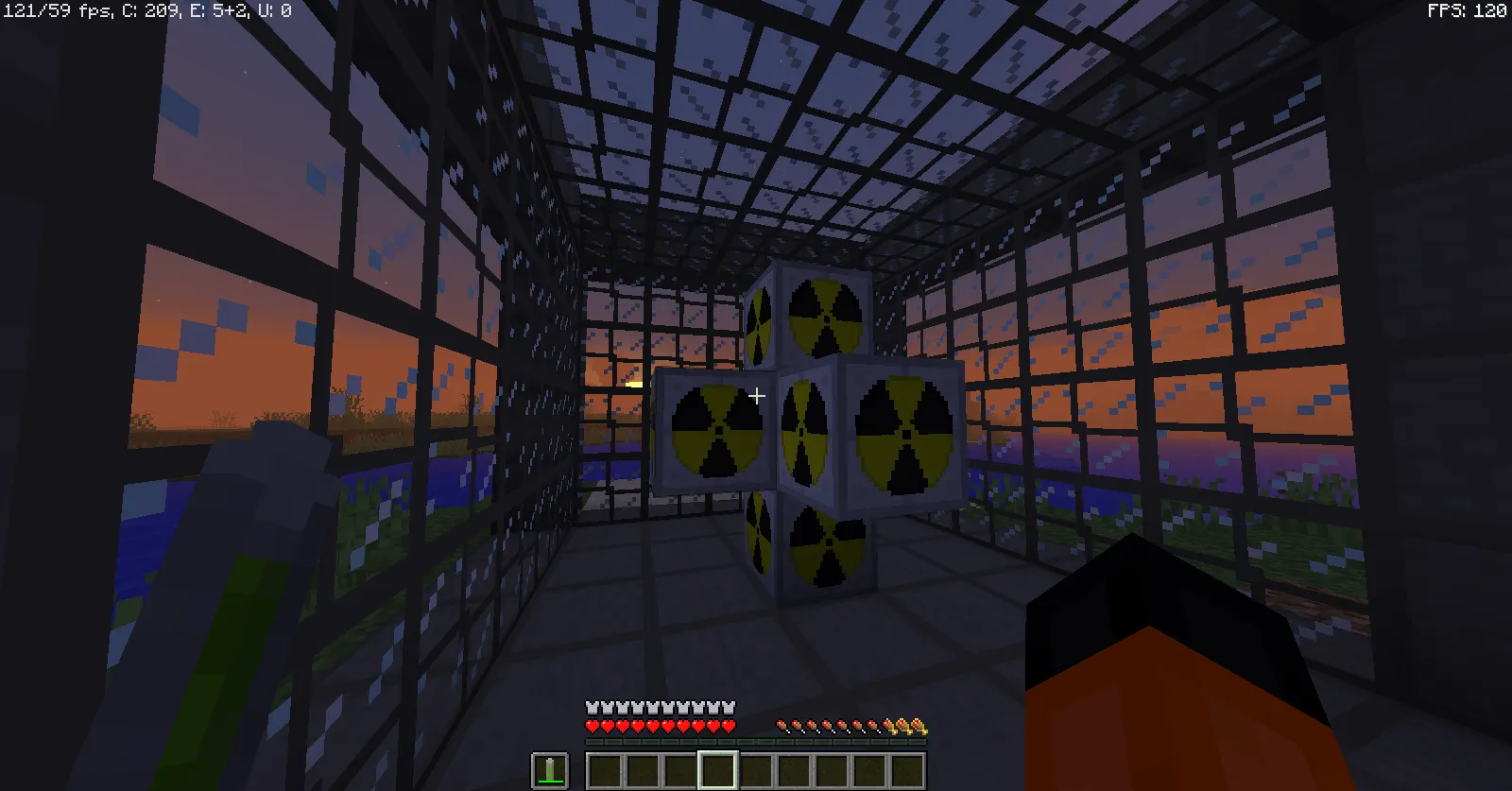Click the leftmost armor chestplate icon
The image size is (1512, 791).
pos(591,706)
